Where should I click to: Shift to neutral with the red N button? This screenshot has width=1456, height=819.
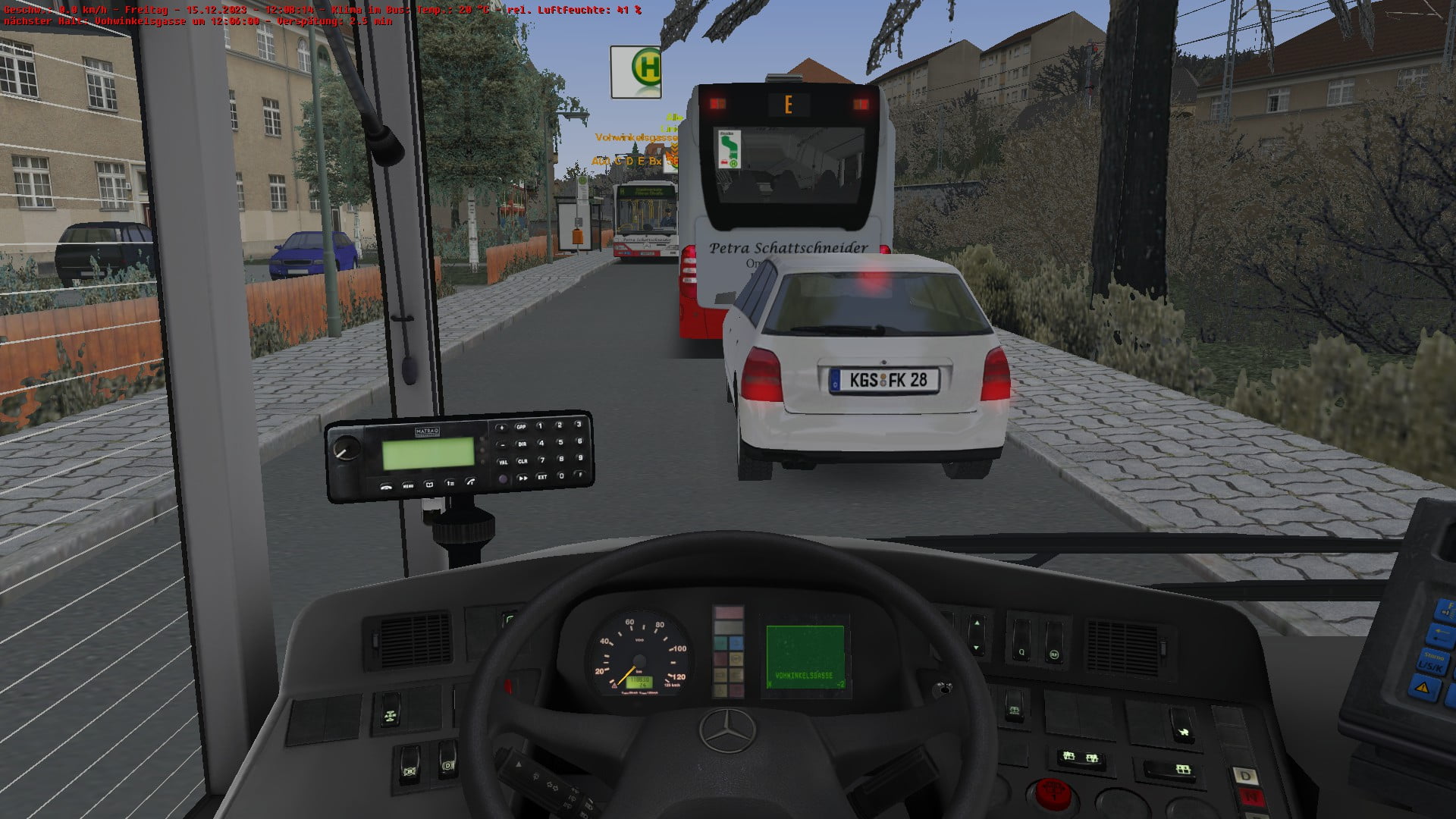click(1250, 796)
